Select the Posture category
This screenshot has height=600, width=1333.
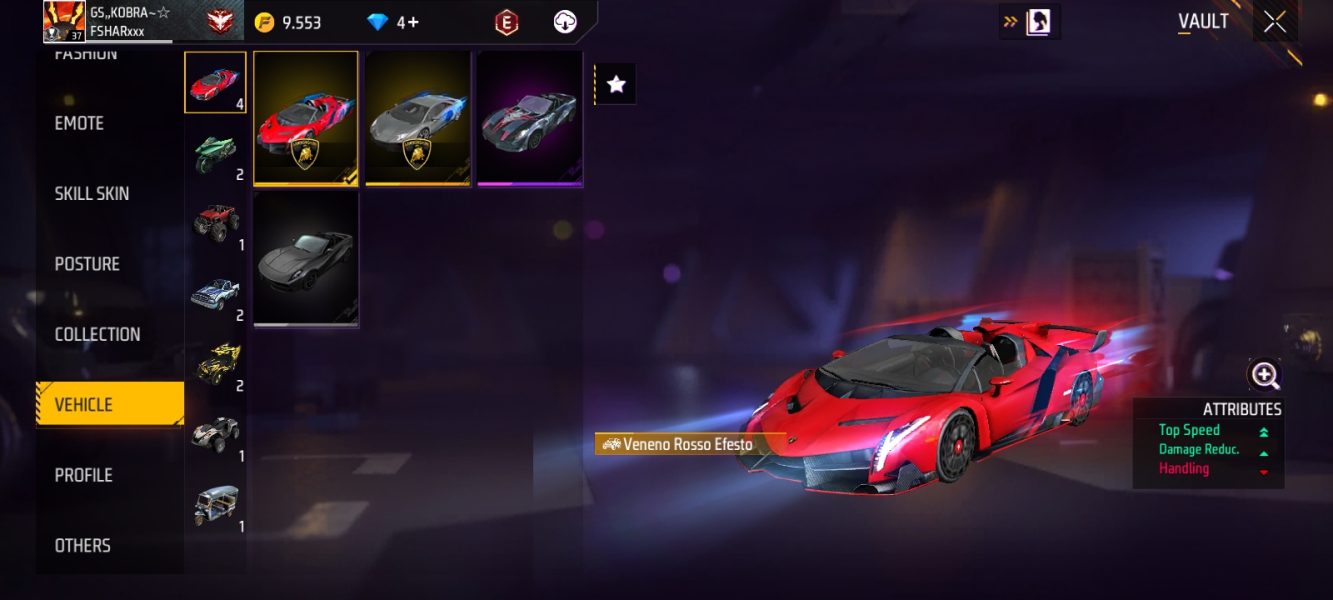coord(87,264)
